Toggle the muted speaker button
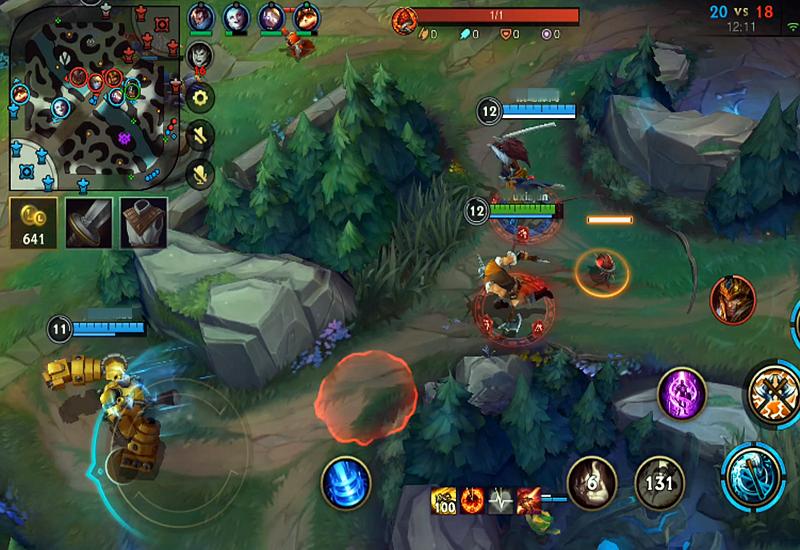Image resolution: width=800 pixels, height=550 pixels. pyautogui.click(x=201, y=135)
